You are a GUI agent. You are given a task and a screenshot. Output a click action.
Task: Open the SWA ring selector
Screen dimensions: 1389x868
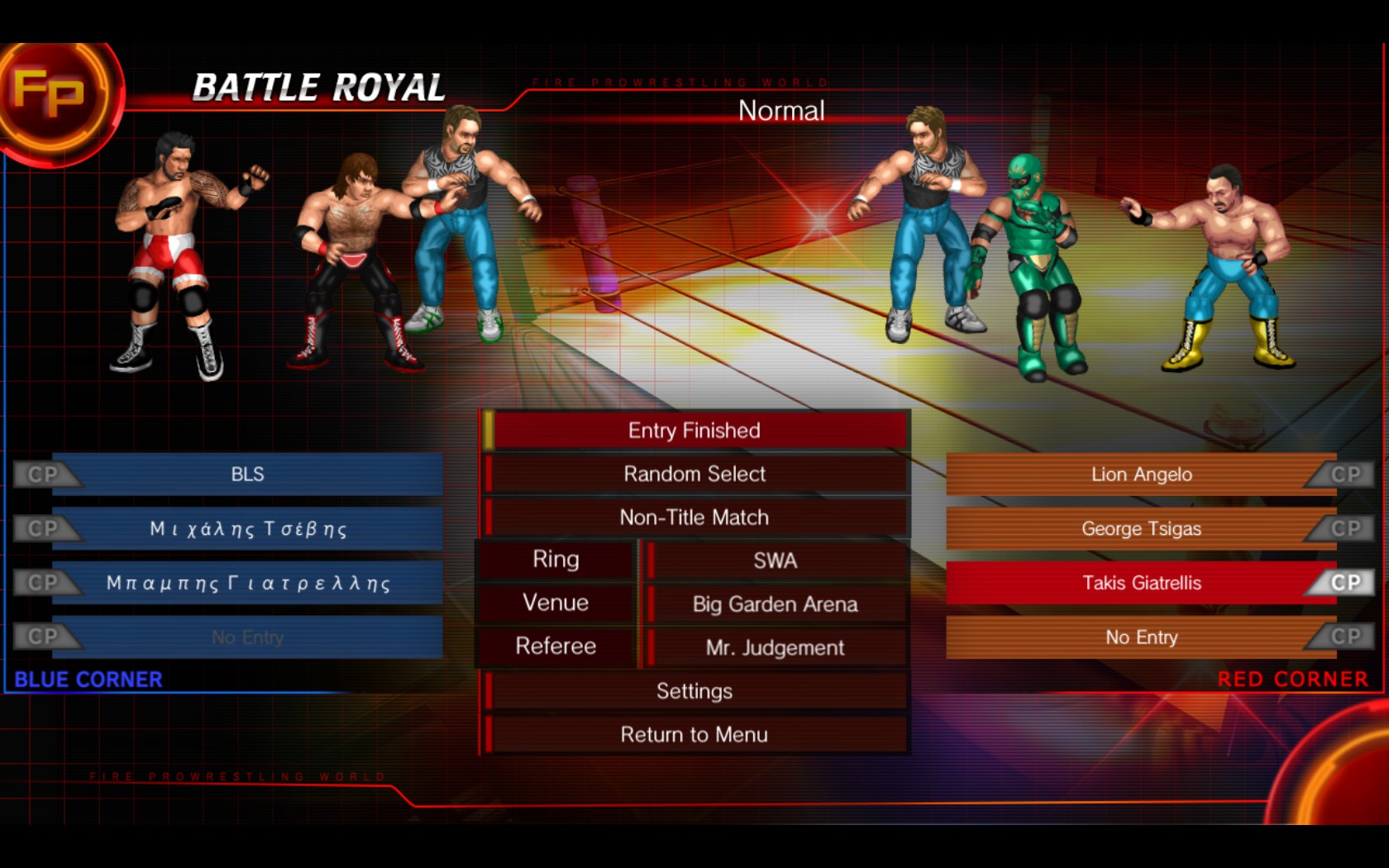point(774,560)
